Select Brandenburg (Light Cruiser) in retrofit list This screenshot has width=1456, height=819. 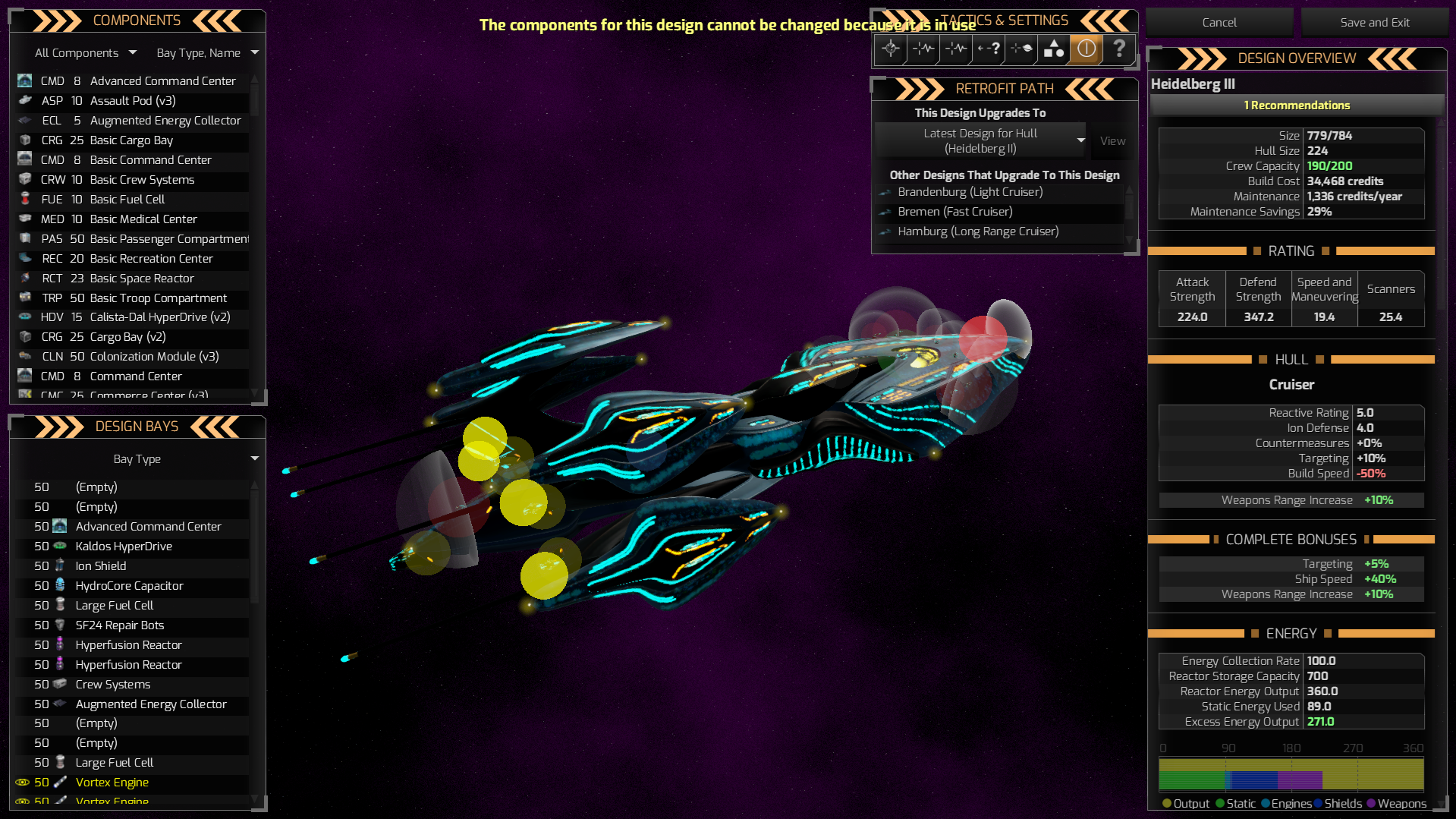click(970, 192)
